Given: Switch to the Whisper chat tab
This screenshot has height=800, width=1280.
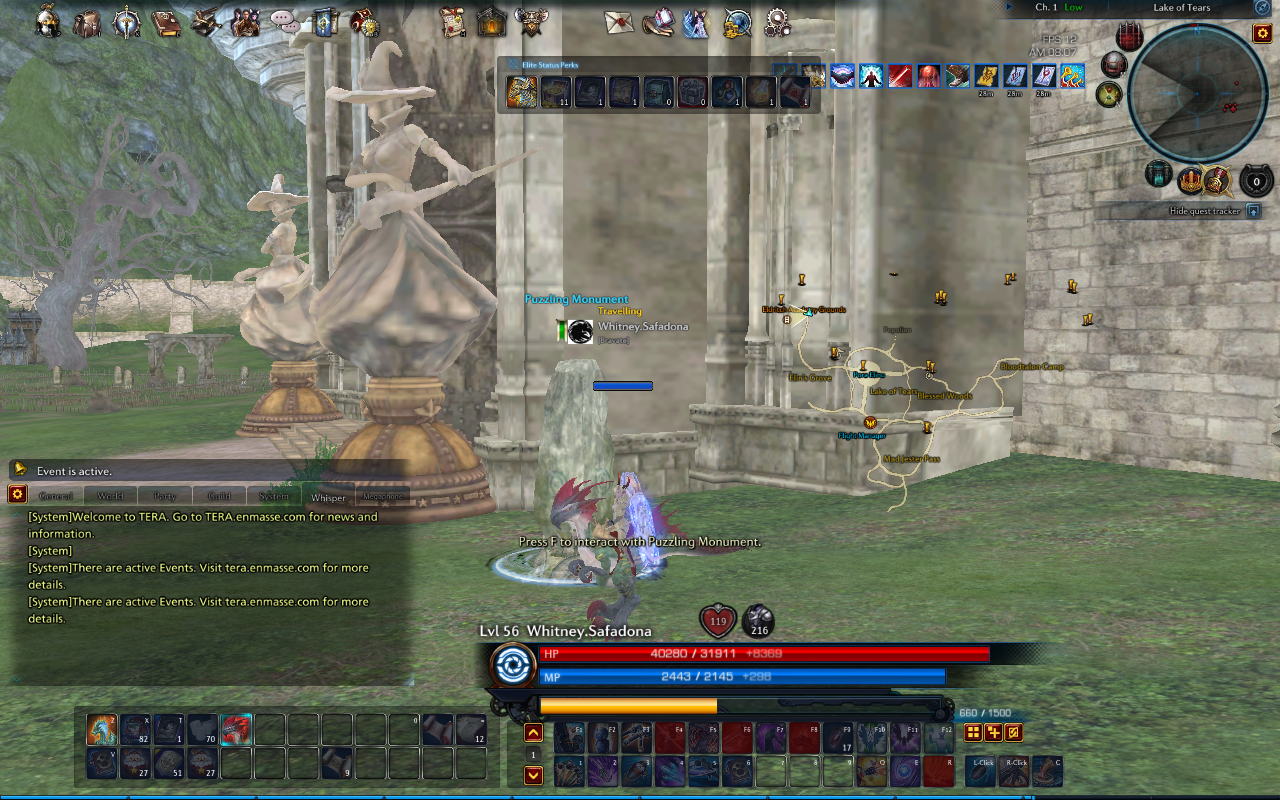Looking at the screenshot, I should 330,496.
